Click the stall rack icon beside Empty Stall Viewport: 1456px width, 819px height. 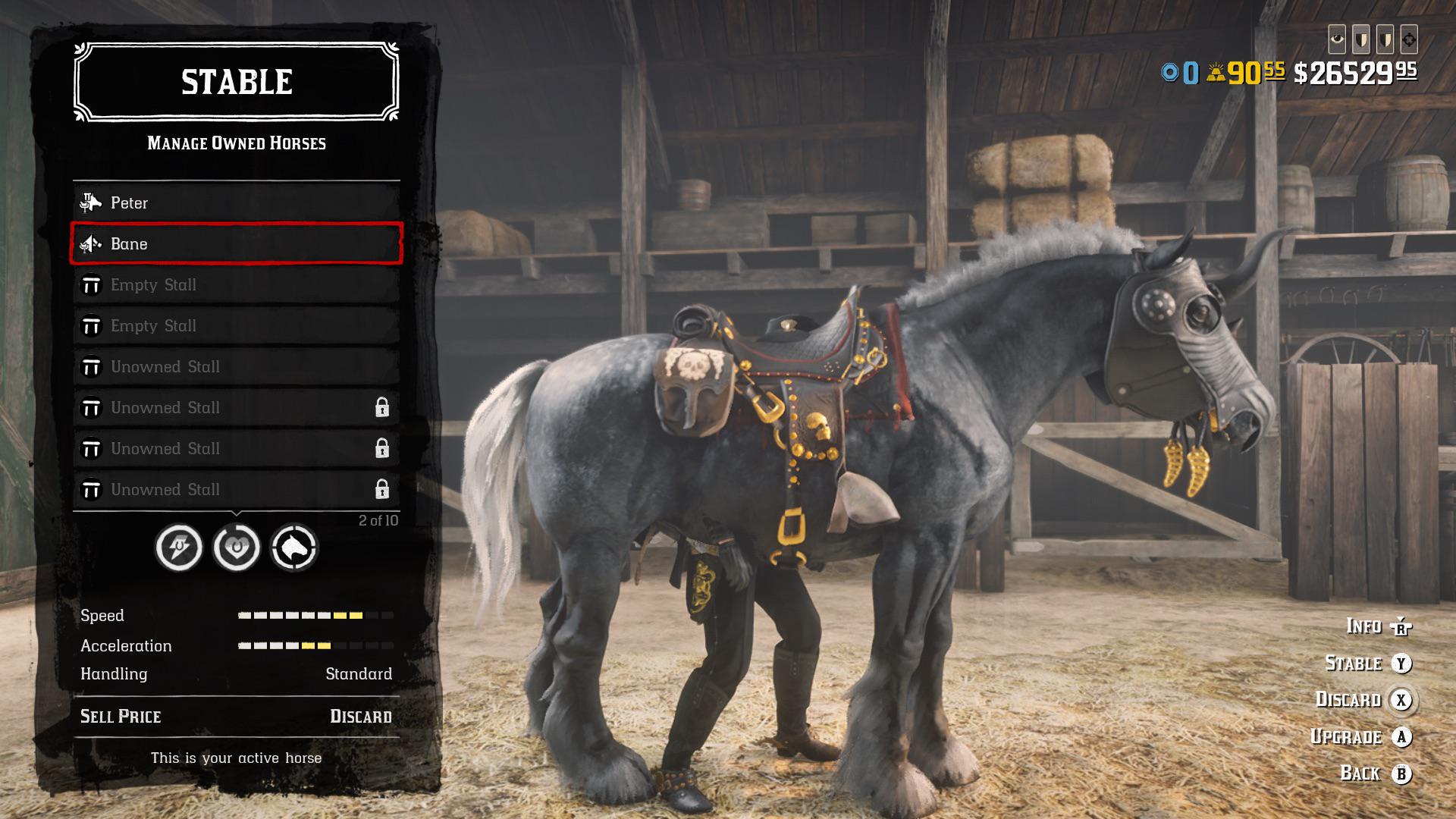[91, 284]
